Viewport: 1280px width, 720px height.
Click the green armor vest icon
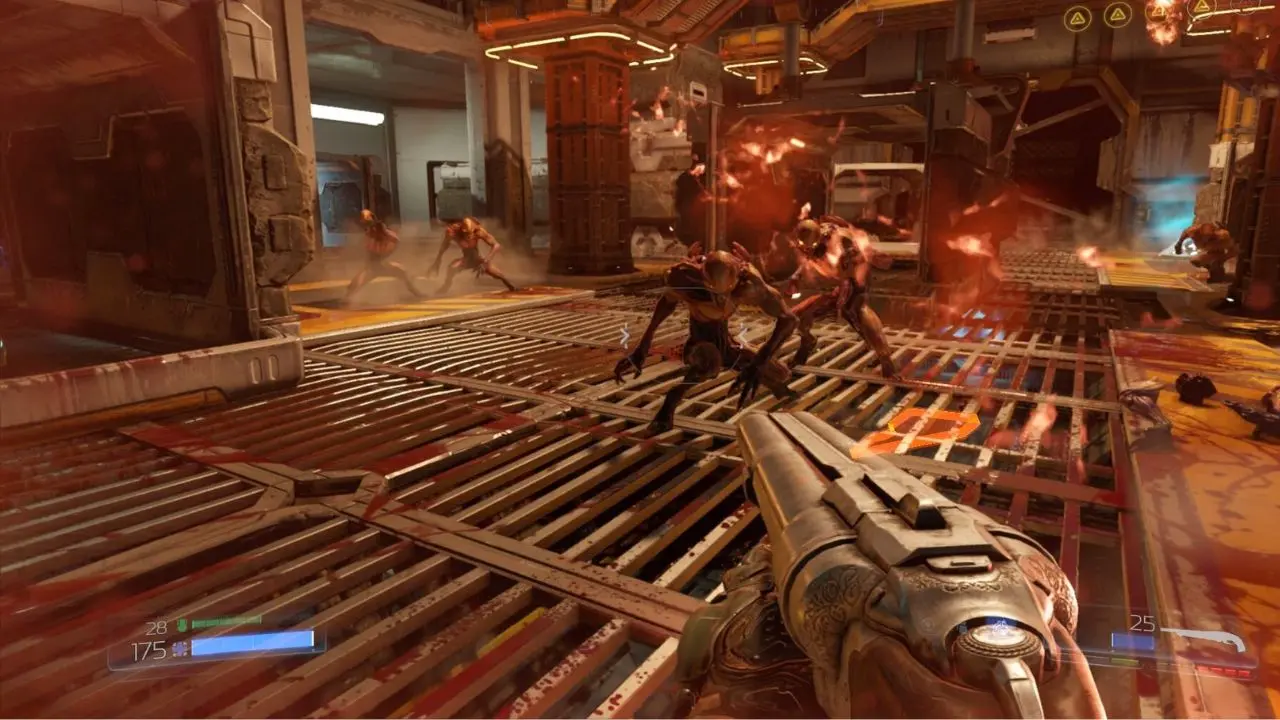(x=181, y=626)
